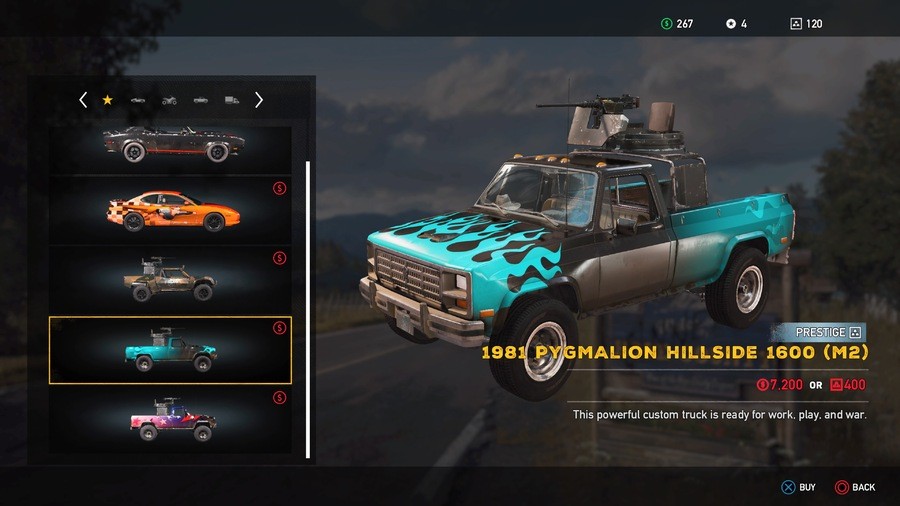Go back from the vehicle shop

tap(855, 487)
